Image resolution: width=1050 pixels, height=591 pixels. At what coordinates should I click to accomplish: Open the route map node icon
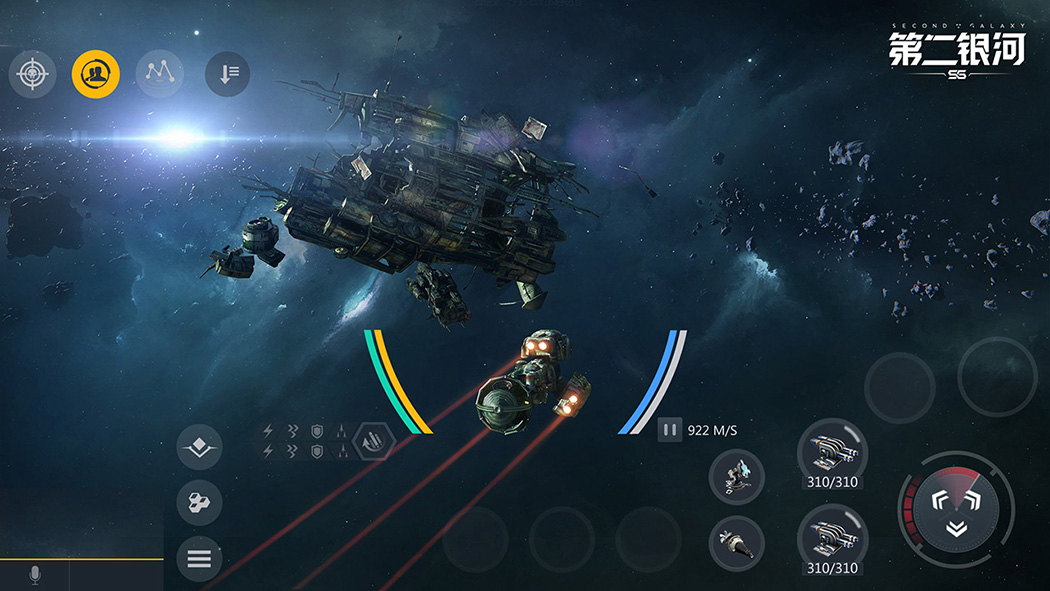click(159, 74)
